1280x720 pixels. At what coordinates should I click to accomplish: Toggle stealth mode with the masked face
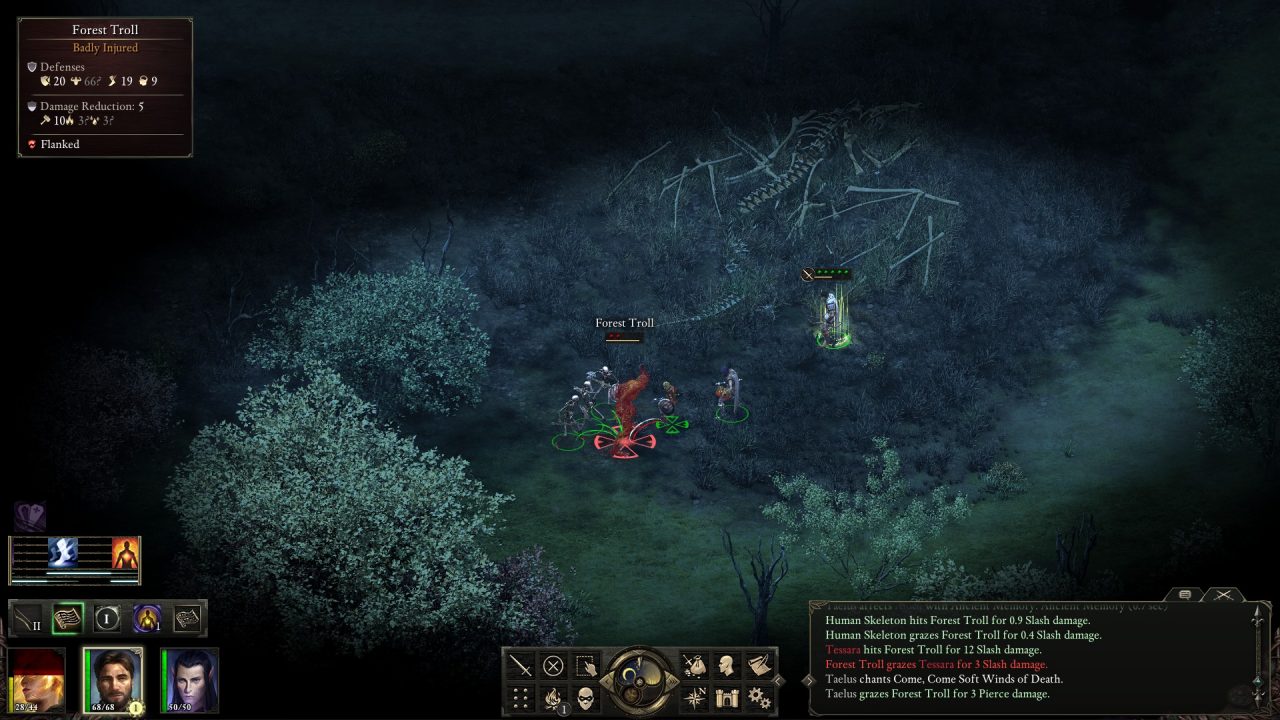(586, 697)
